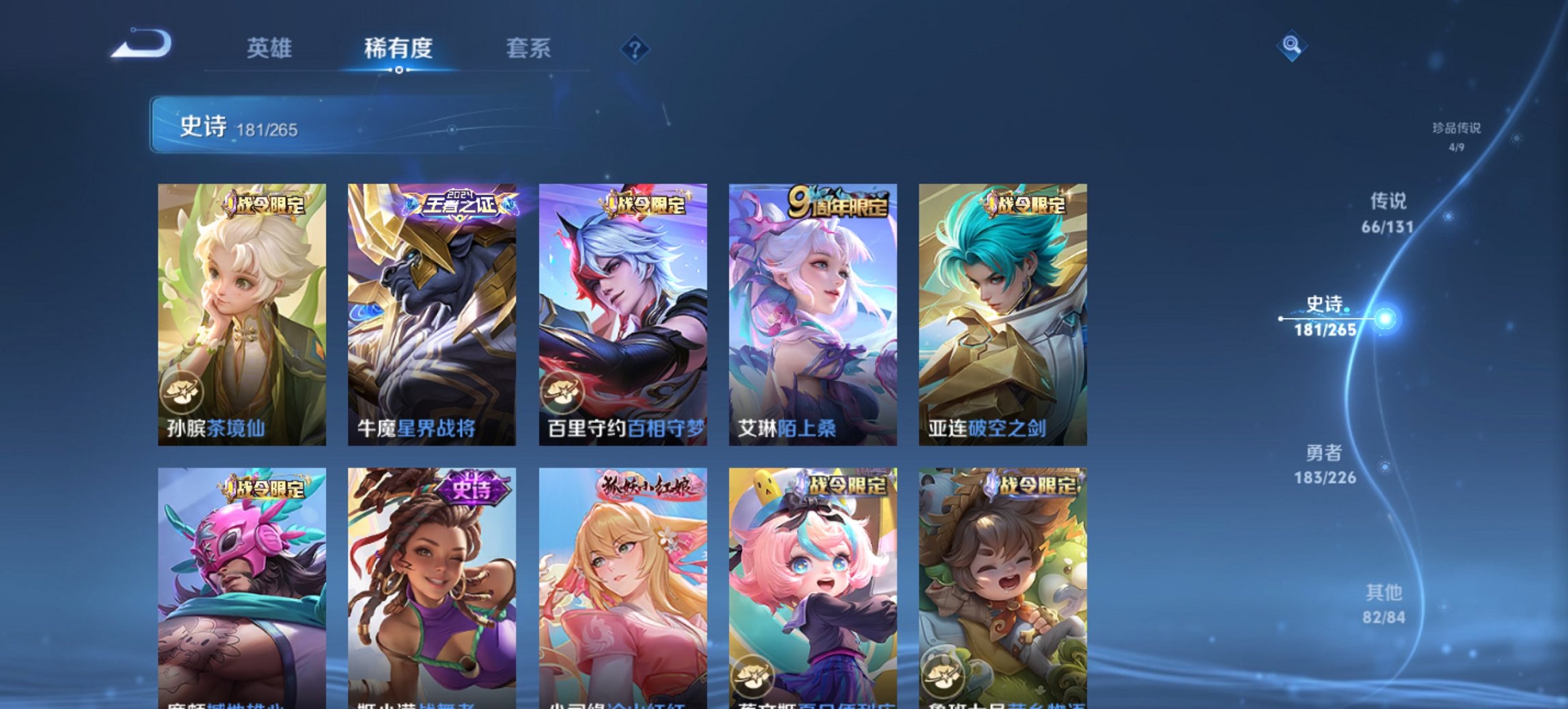Viewport: 1568px width, 709px height.
Task: Open help via the question mark icon
Action: (635, 49)
